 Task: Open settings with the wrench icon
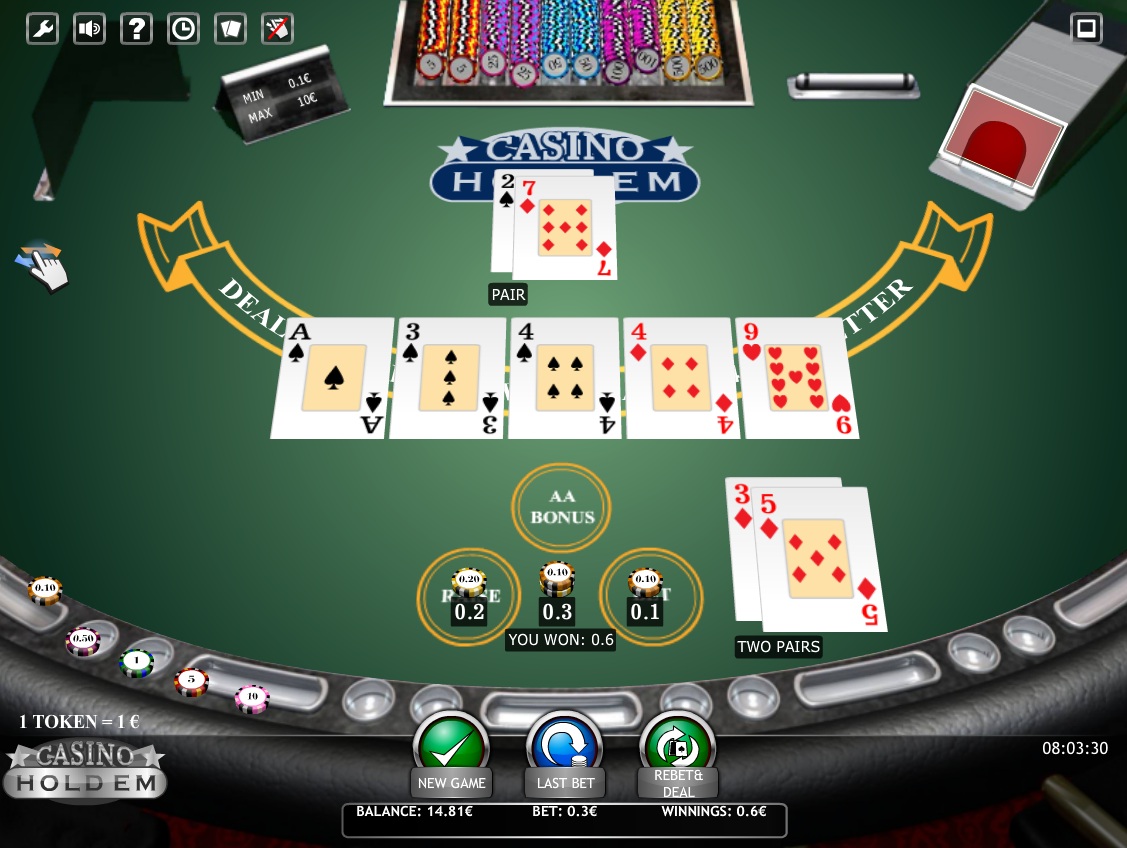[x=42, y=28]
